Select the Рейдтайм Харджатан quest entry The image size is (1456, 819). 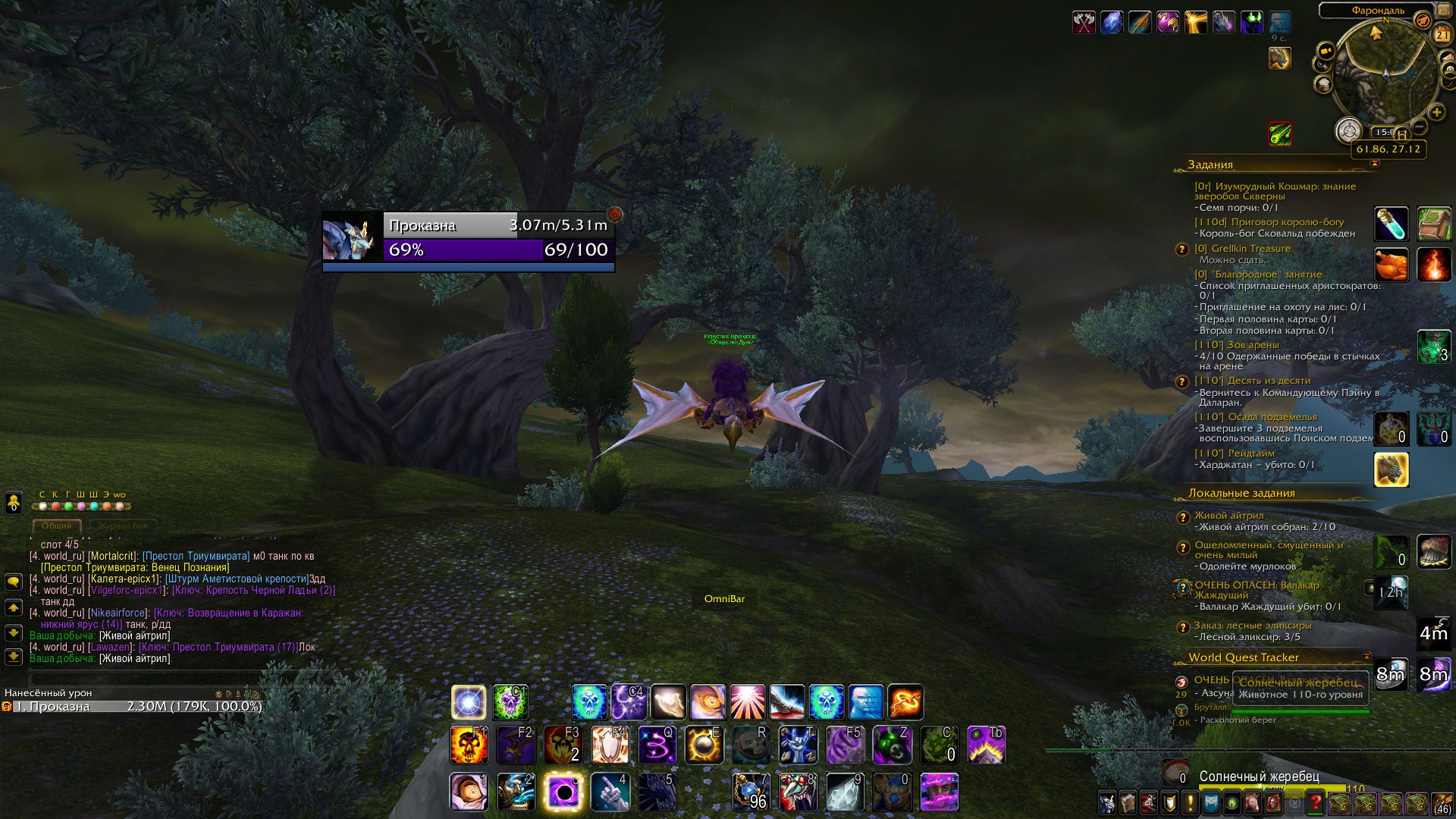click(1251, 453)
